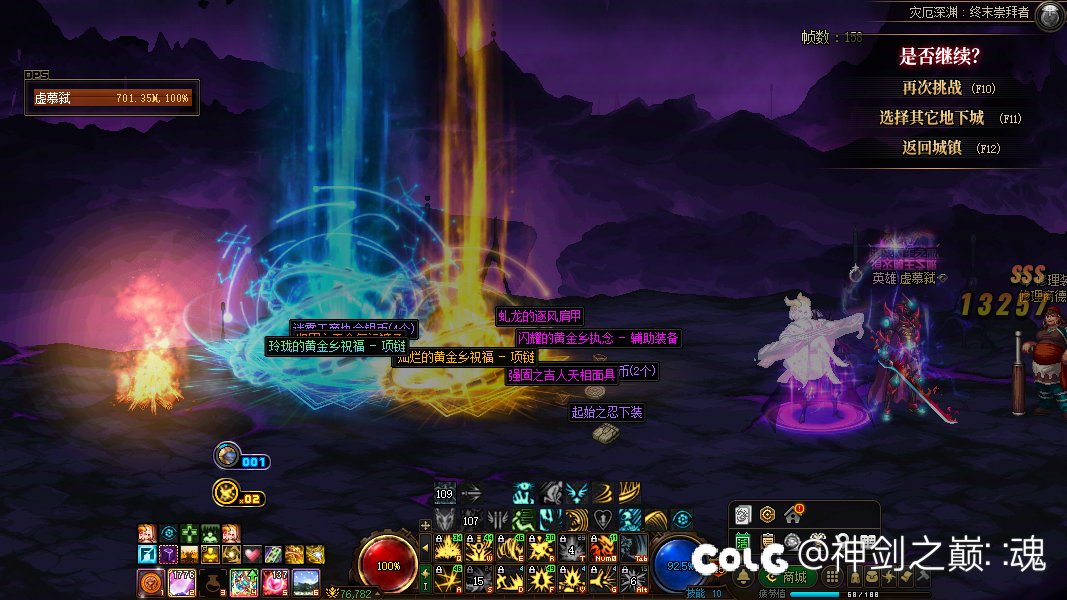The width and height of the screenshot is (1067, 600).
Task: Open the house icon with red alert
Action: point(792,515)
